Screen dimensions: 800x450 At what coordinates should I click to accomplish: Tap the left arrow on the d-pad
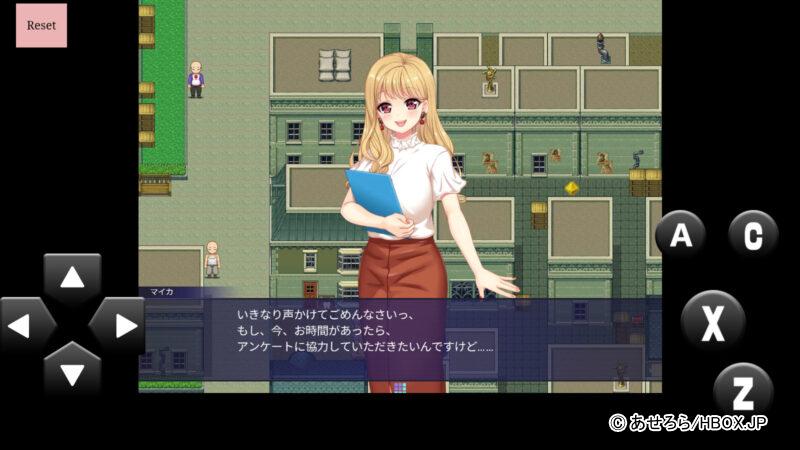(28, 325)
